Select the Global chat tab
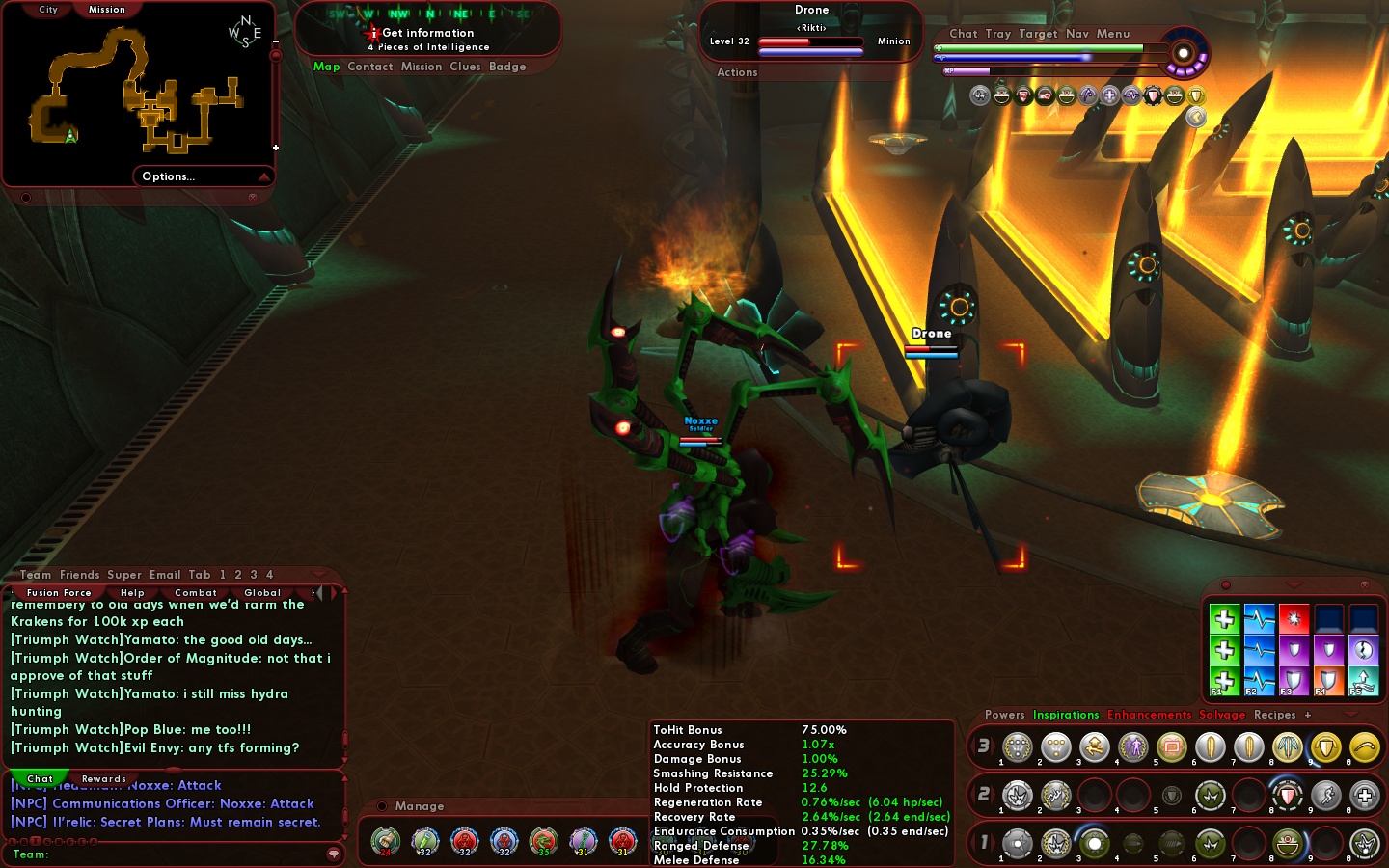The width and height of the screenshot is (1389, 868). pyautogui.click(x=262, y=593)
